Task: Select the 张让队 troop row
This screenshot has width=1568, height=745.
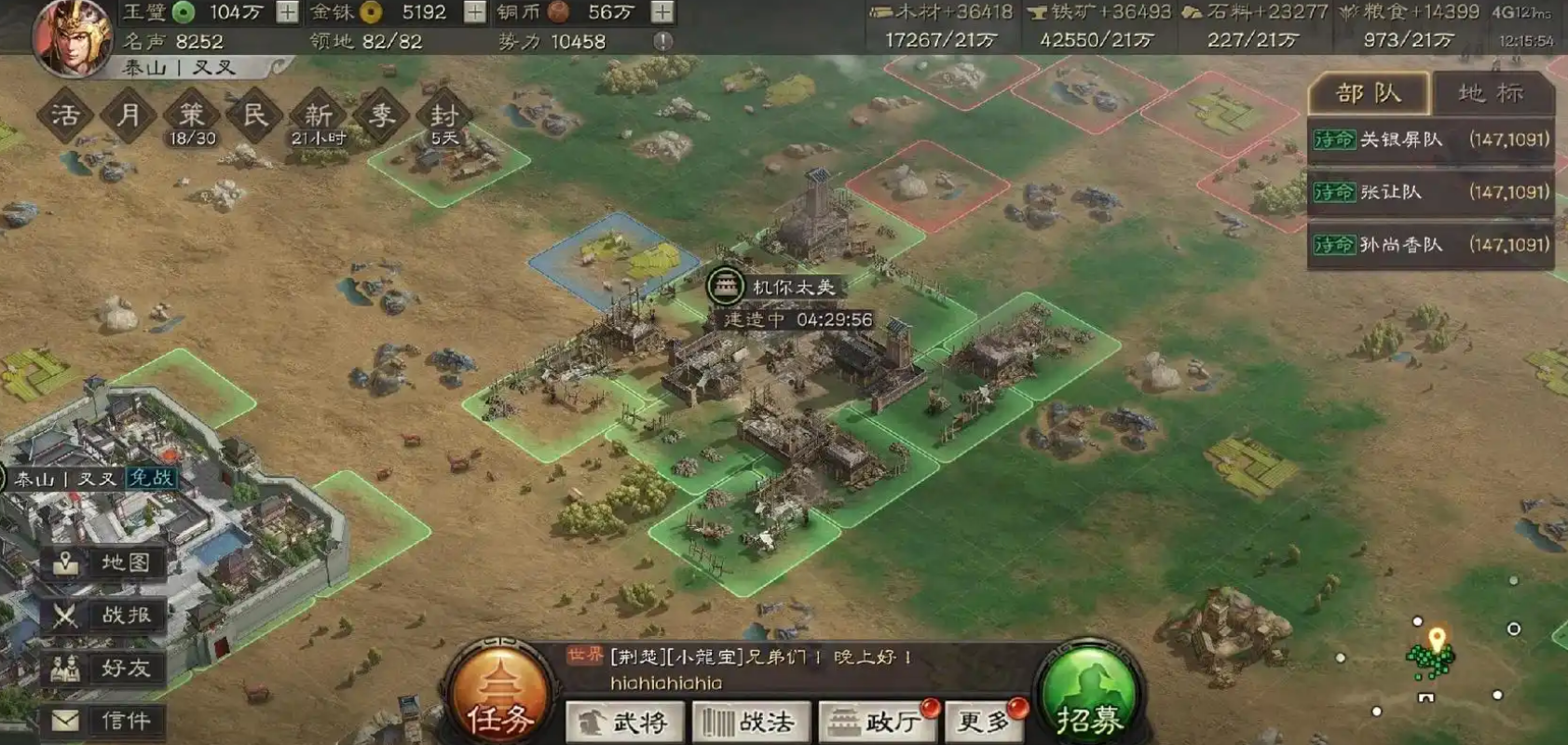Action: click(1430, 192)
